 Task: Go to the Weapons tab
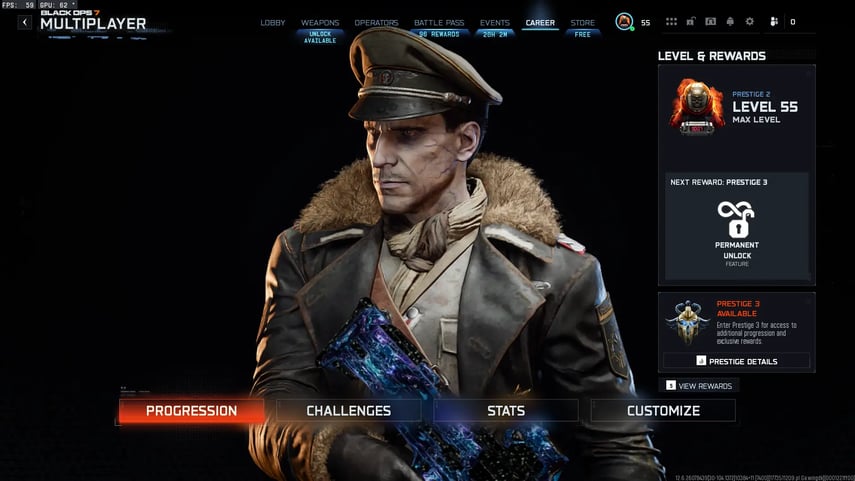320,22
